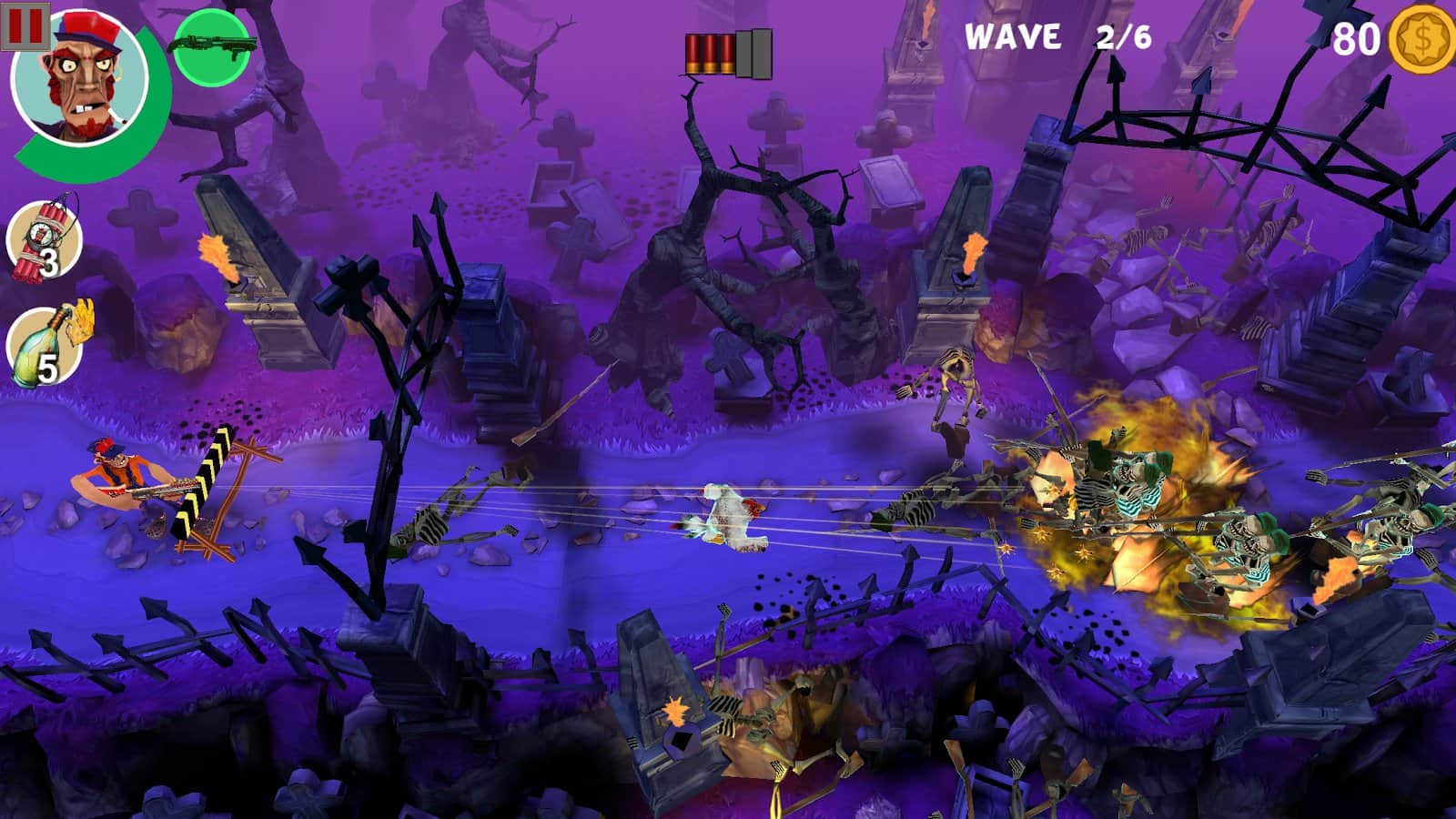Click the shotgun shells ammo indicator
Image resolution: width=1456 pixels, height=819 pixels.
[728, 55]
